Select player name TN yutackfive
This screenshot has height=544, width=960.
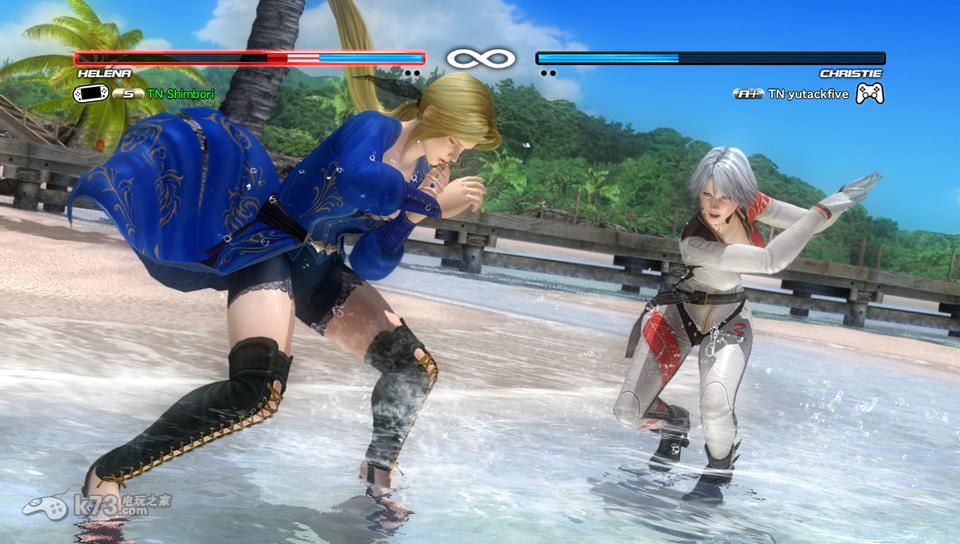[x=807, y=93]
